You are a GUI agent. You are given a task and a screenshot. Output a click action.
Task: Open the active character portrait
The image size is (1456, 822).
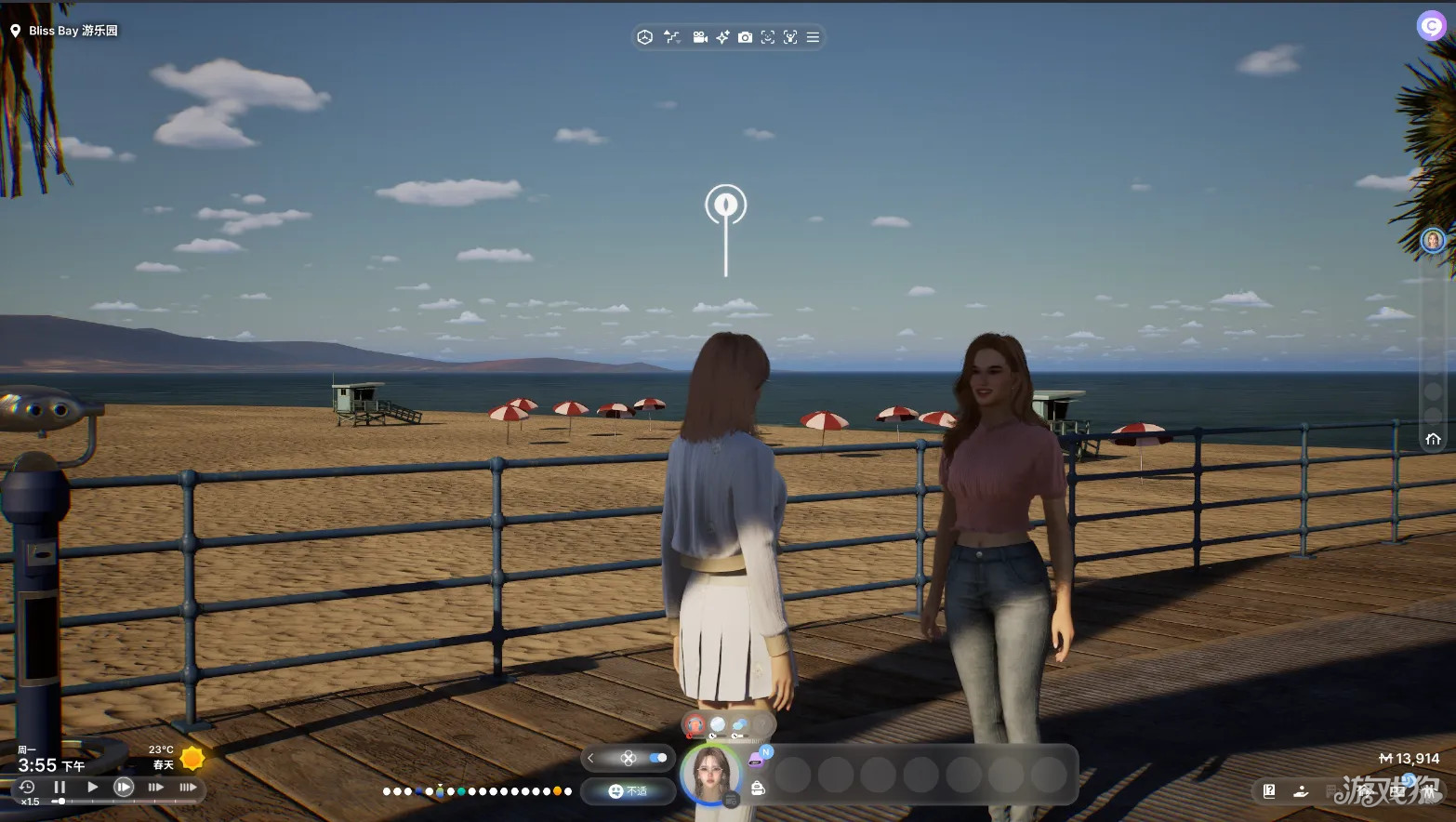pyautogui.click(x=711, y=774)
